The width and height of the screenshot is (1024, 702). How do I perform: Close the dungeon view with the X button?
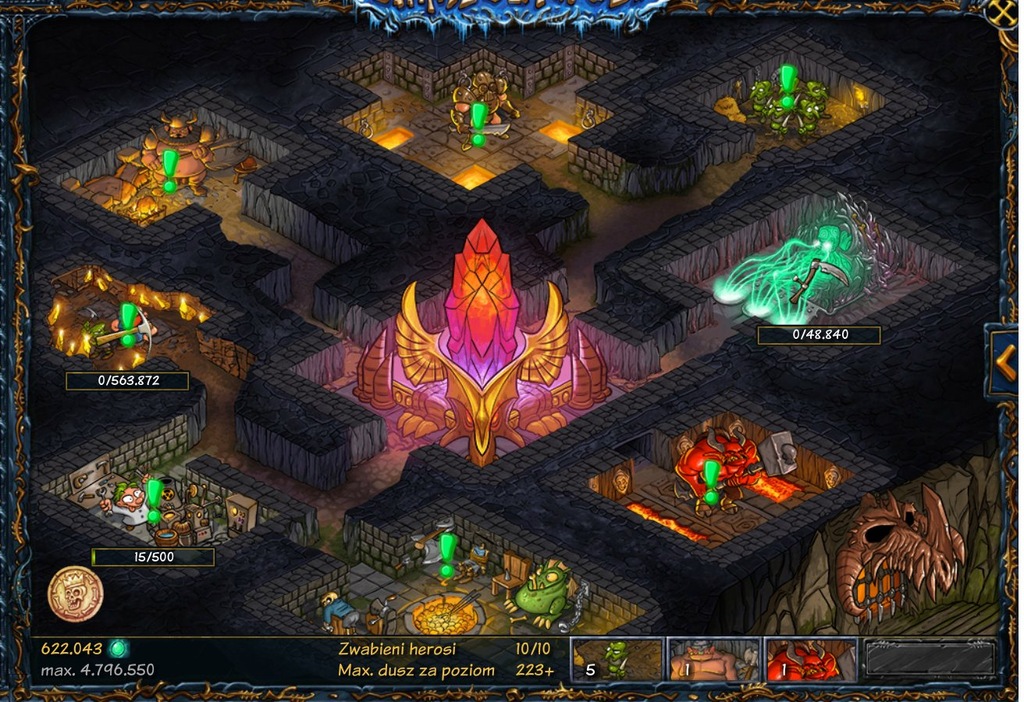1004,12
